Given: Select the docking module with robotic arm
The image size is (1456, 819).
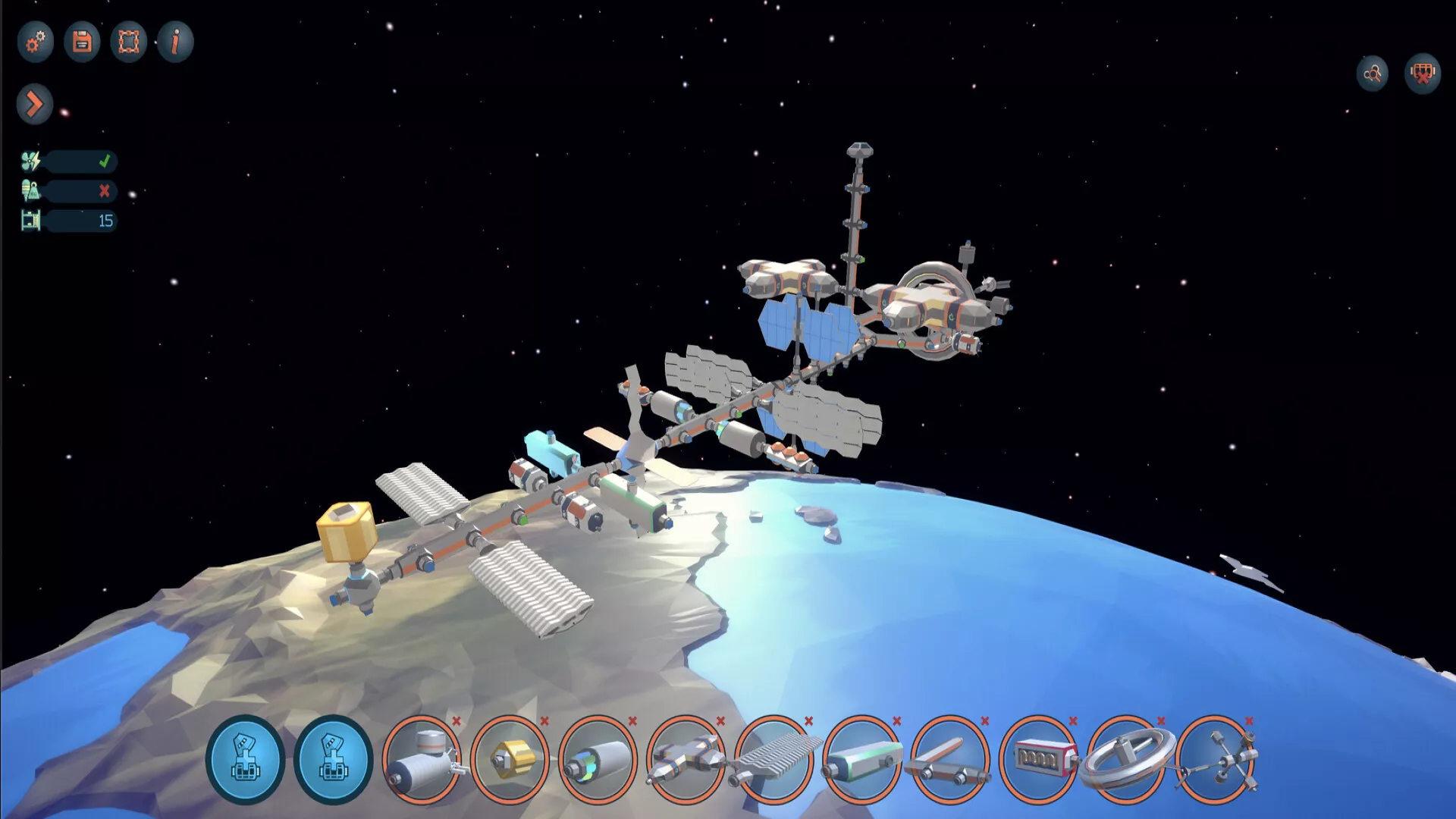Looking at the screenshot, I should [422, 759].
